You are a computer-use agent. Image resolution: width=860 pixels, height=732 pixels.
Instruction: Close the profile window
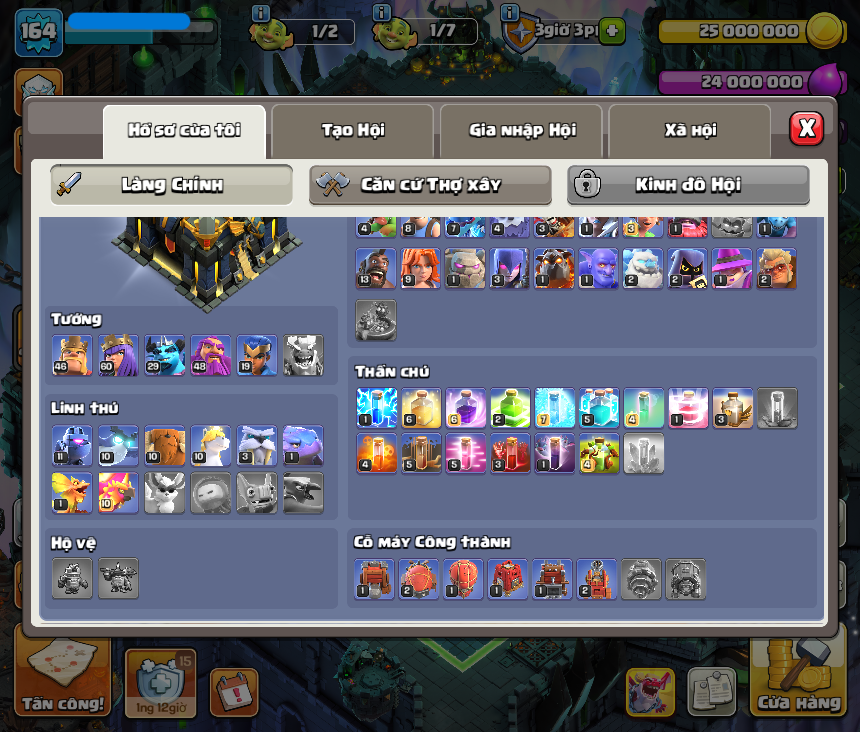[806, 129]
